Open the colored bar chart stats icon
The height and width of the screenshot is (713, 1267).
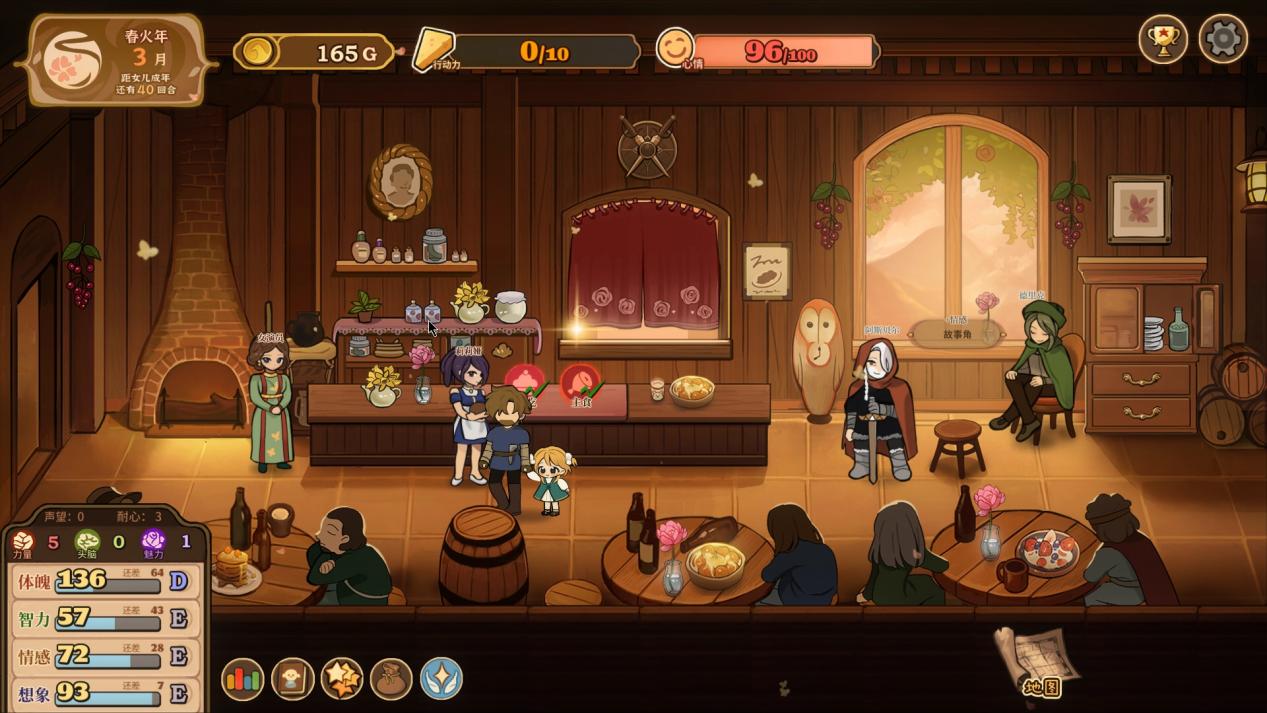(242, 679)
